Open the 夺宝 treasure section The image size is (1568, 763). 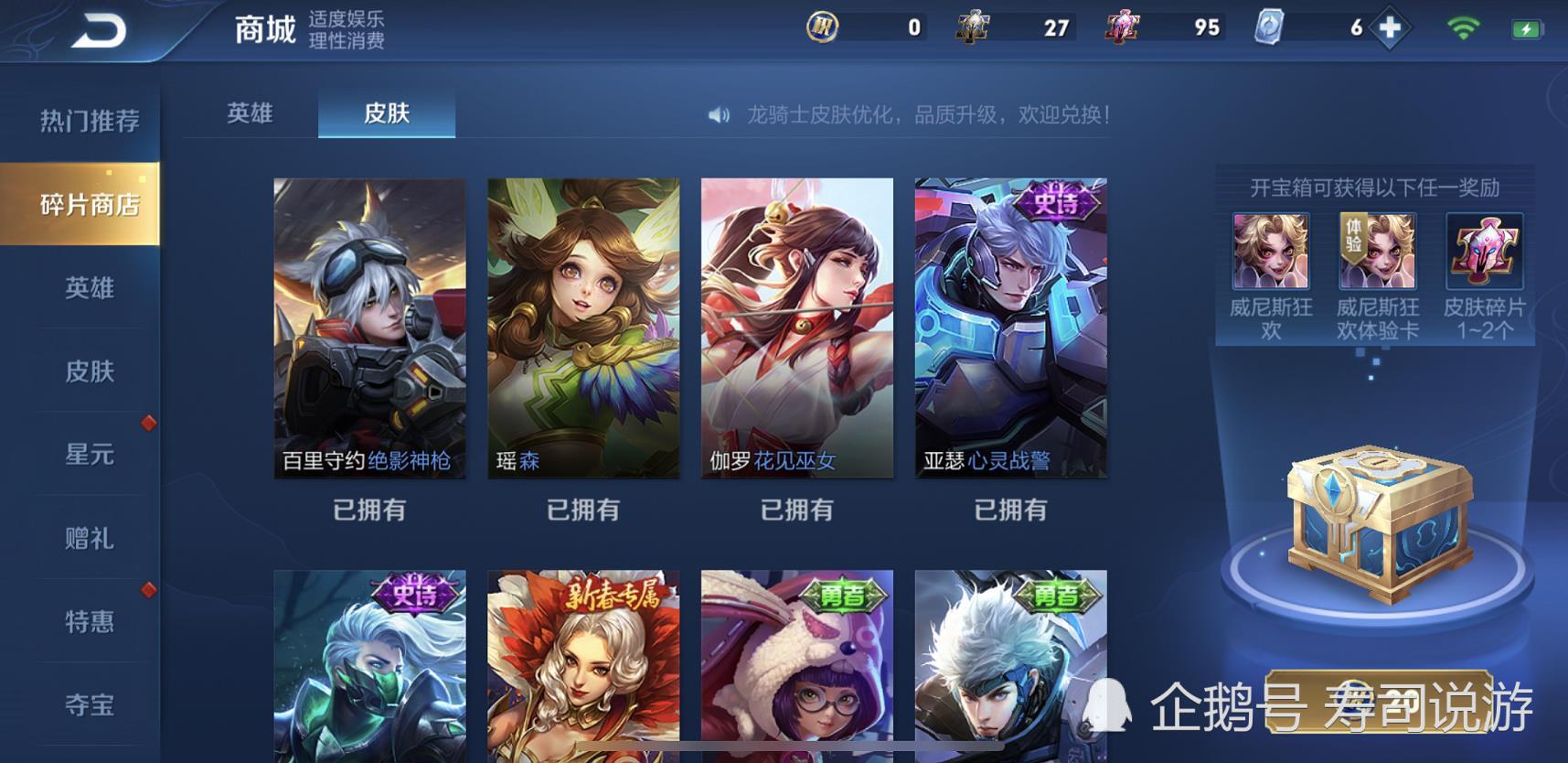click(89, 704)
